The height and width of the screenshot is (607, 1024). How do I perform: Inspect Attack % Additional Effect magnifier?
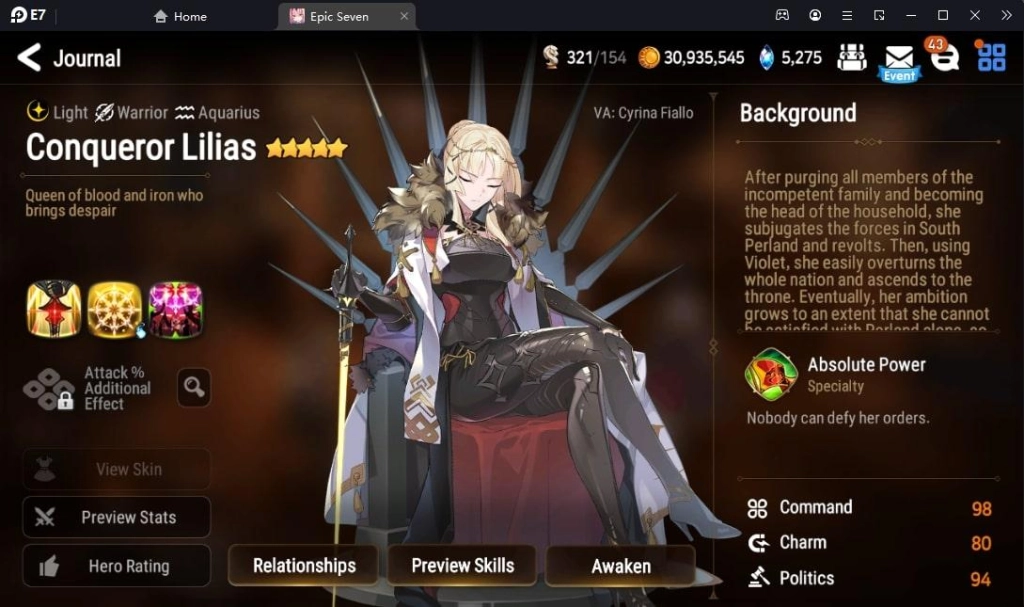point(194,387)
